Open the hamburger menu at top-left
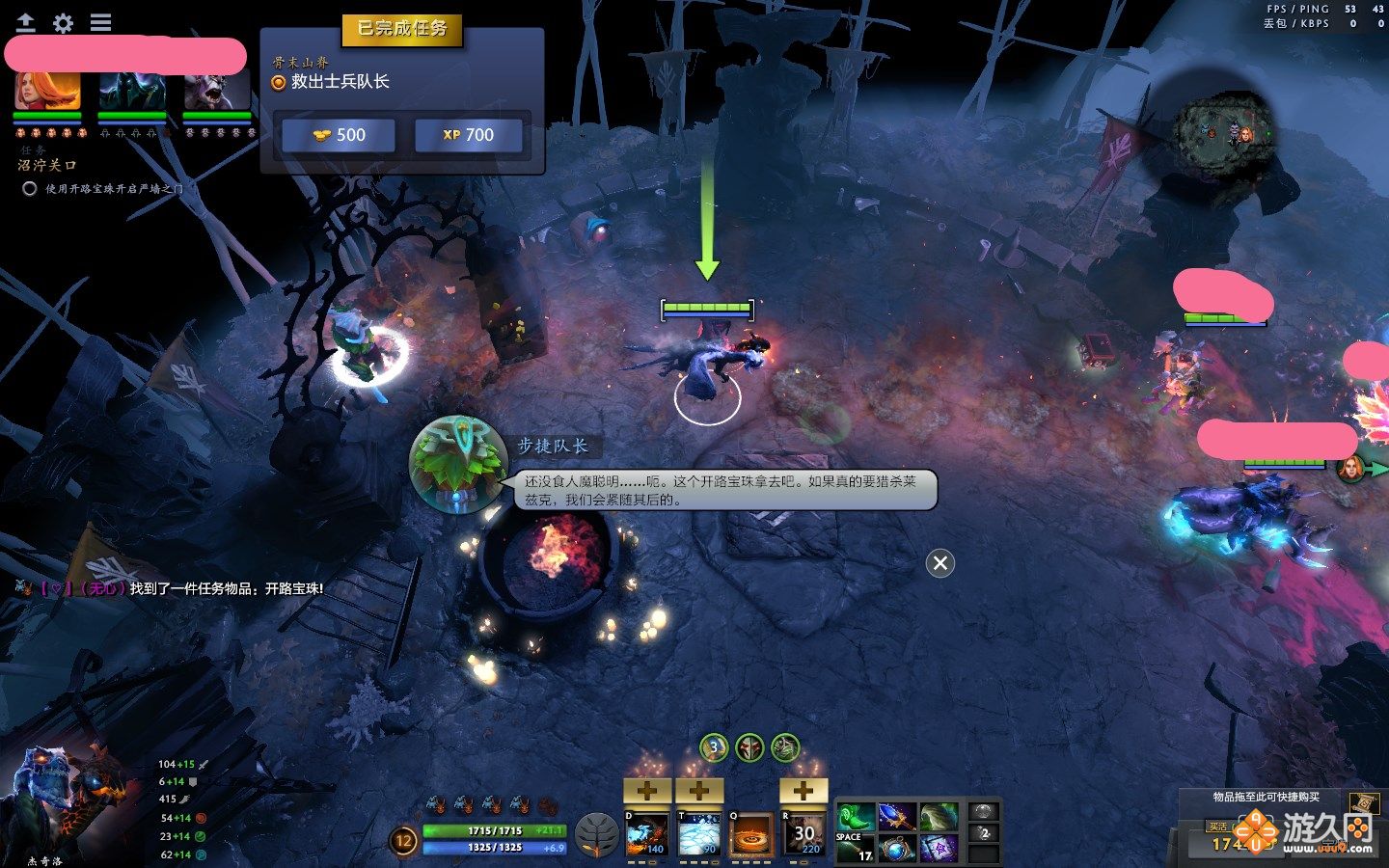Viewport: 1389px width, 868px height. (x=99, y=22)
